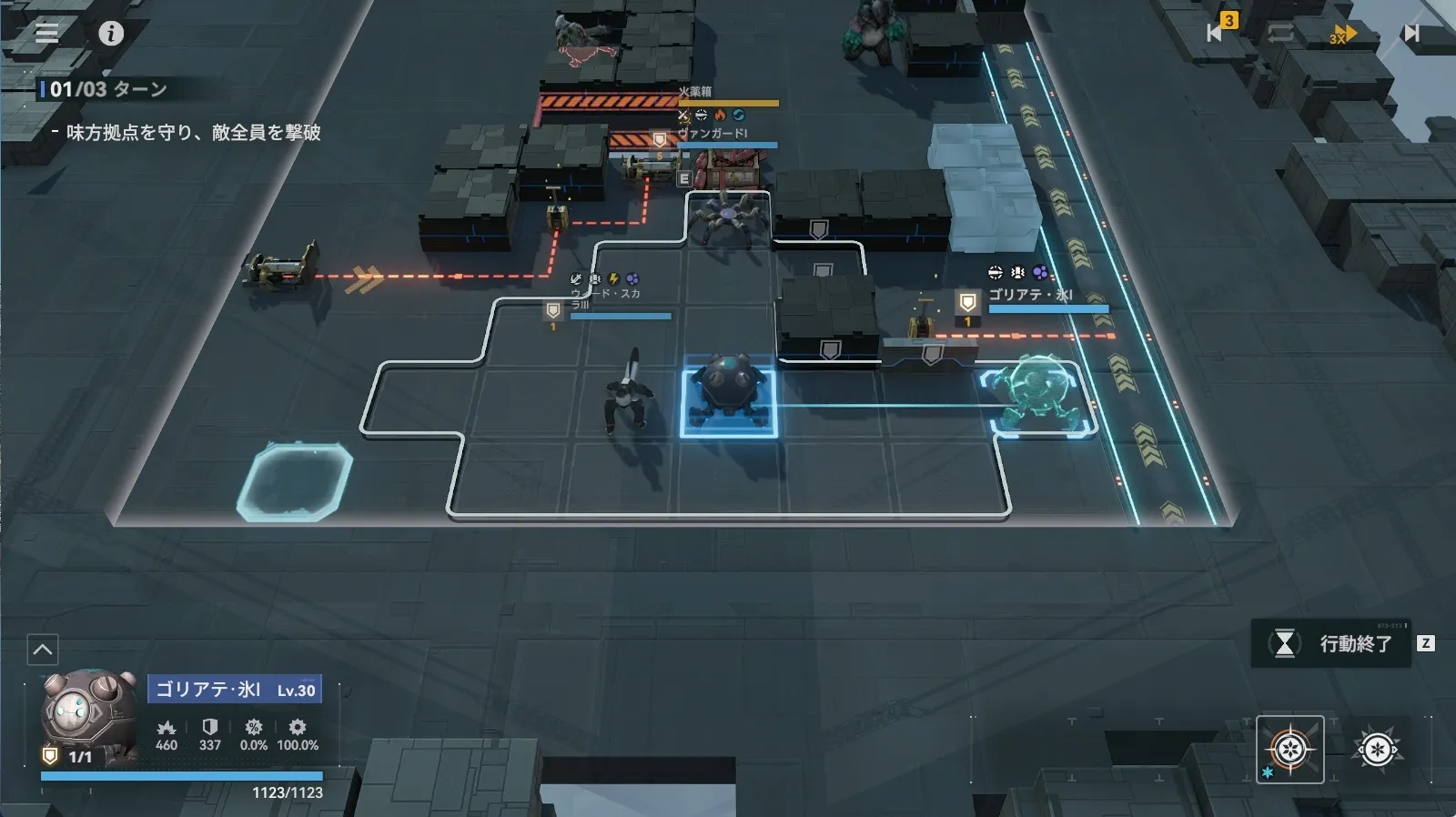The image size is (1456, 817).
Task: Select the highlighted blue Goliath unit tile
Action: click(x=728, y=403)
